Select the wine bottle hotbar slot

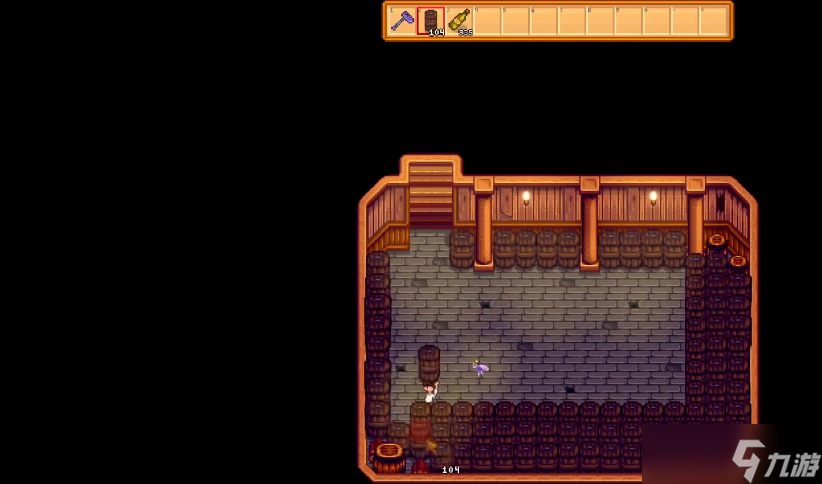(x=460, y=20)
